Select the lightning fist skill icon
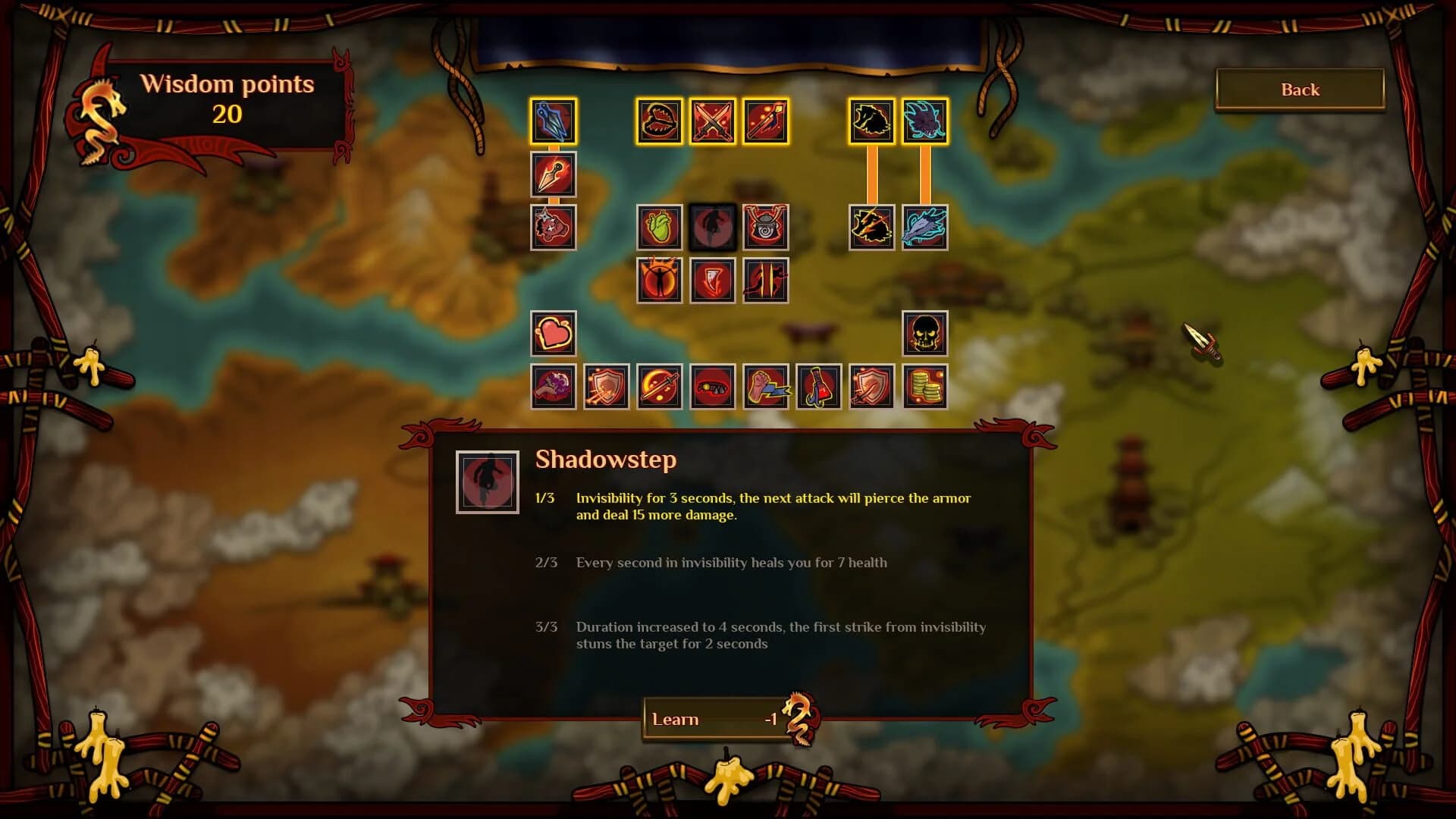 [765, 388]
